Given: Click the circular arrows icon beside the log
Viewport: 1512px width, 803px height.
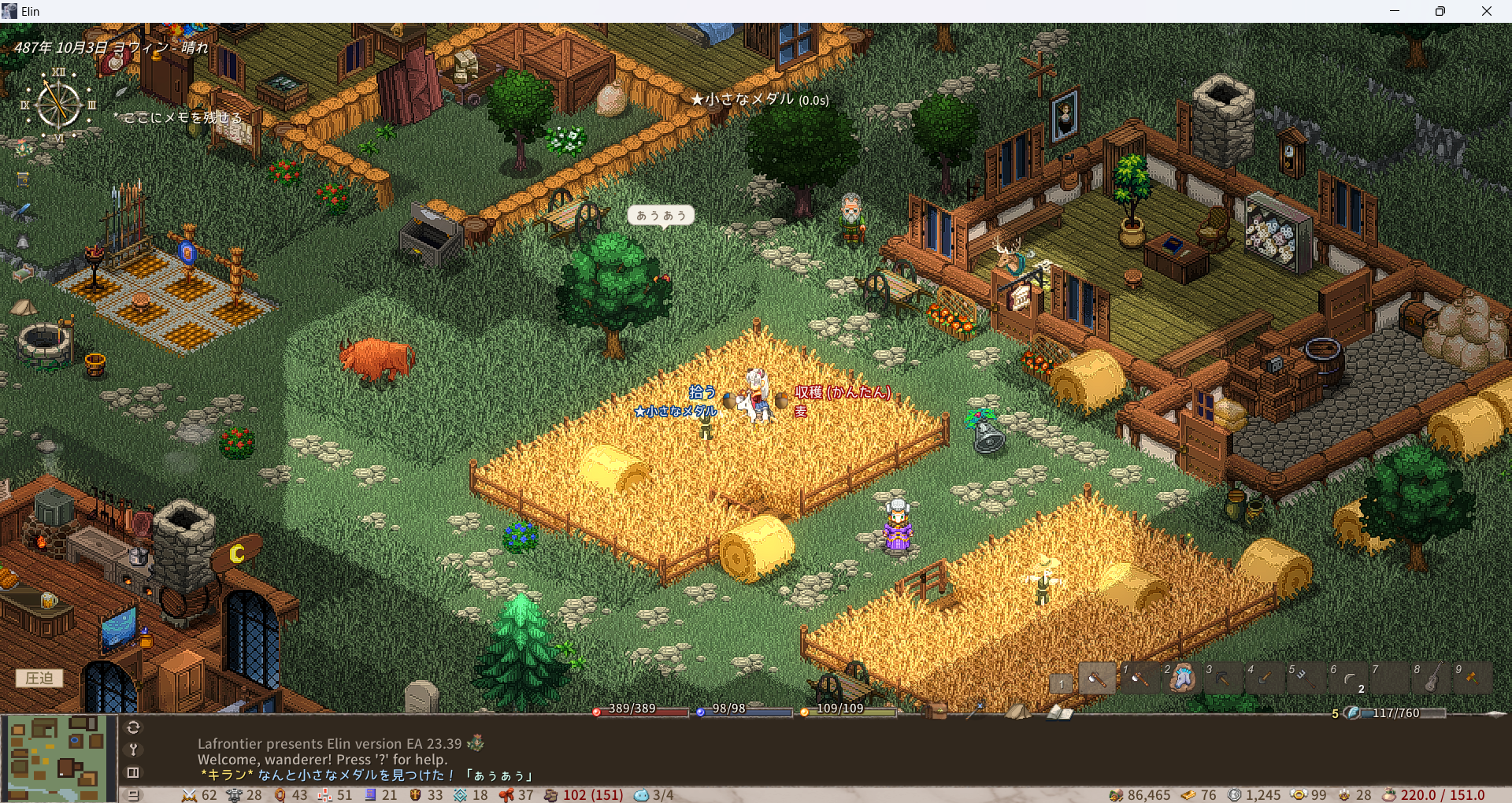Looking at the screenshot, I should point(133,727).
